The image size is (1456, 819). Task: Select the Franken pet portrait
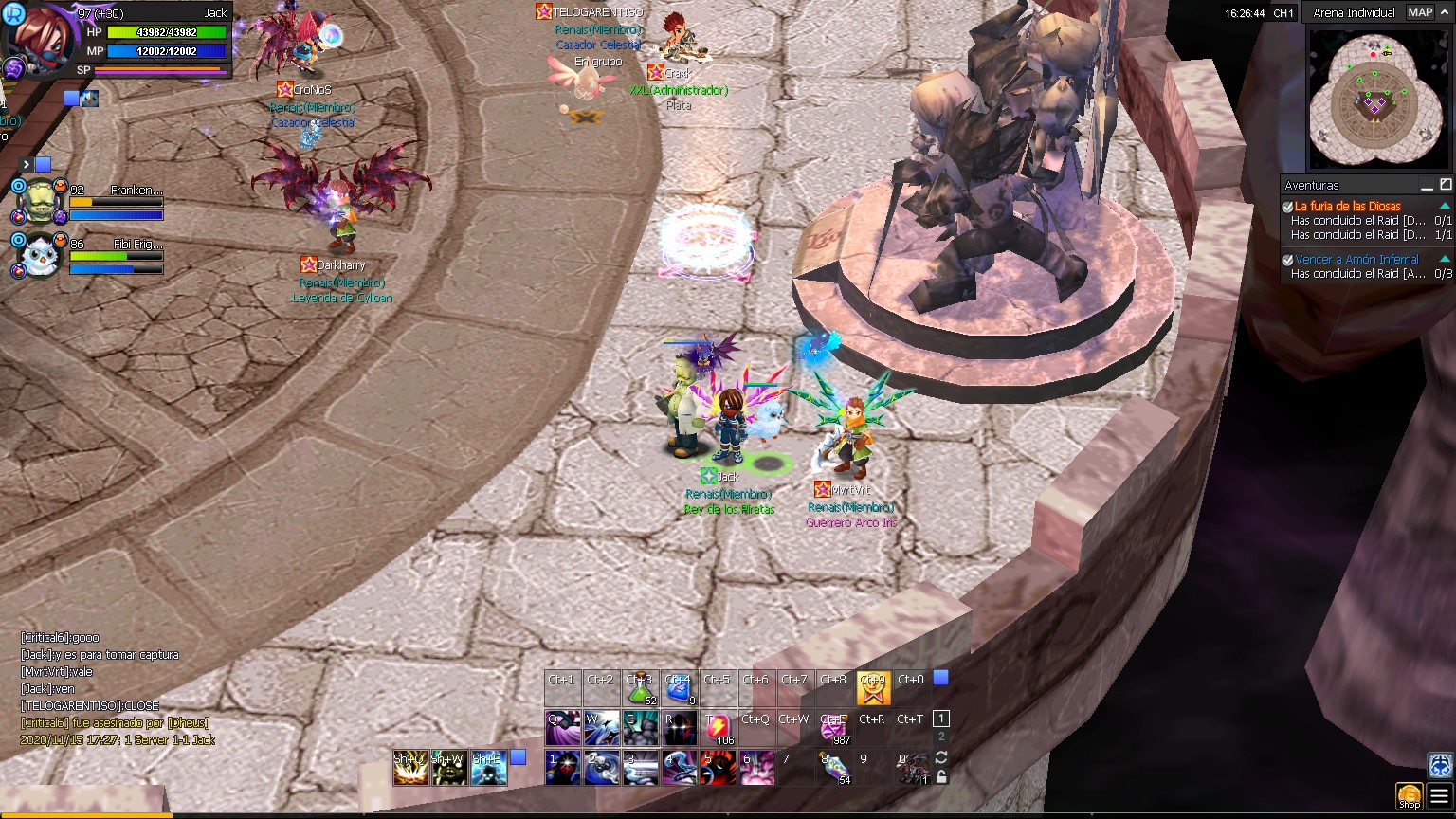(x=41, y=201)
